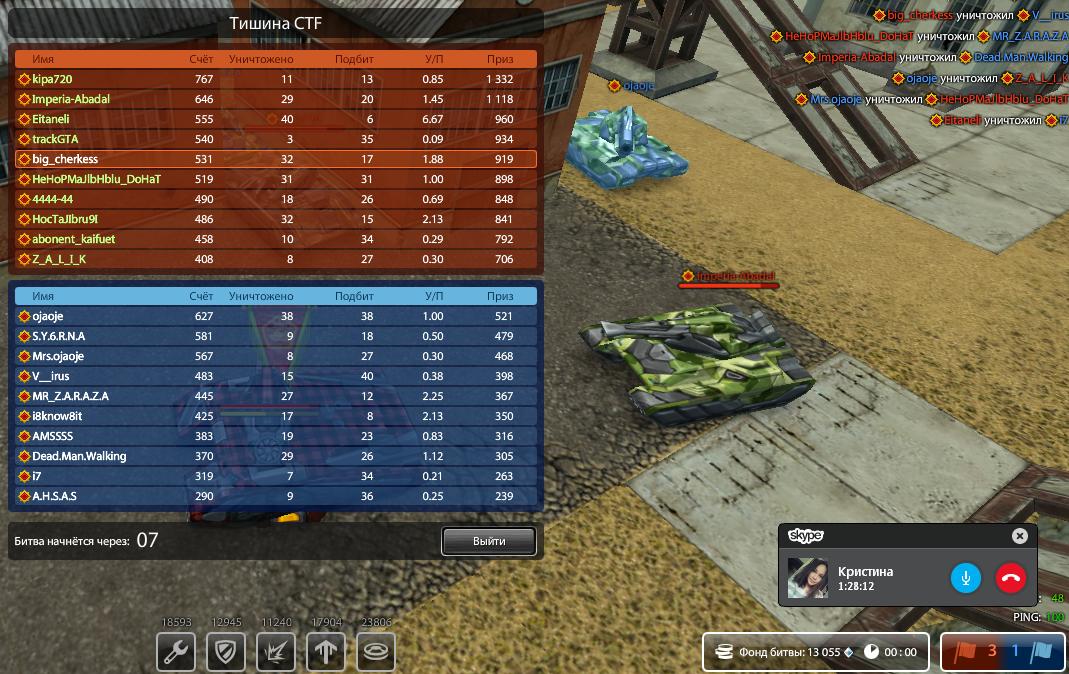Select player ojaoje in the blue team list
This screenshot has height=674, width=1069.
click(48, 316)
